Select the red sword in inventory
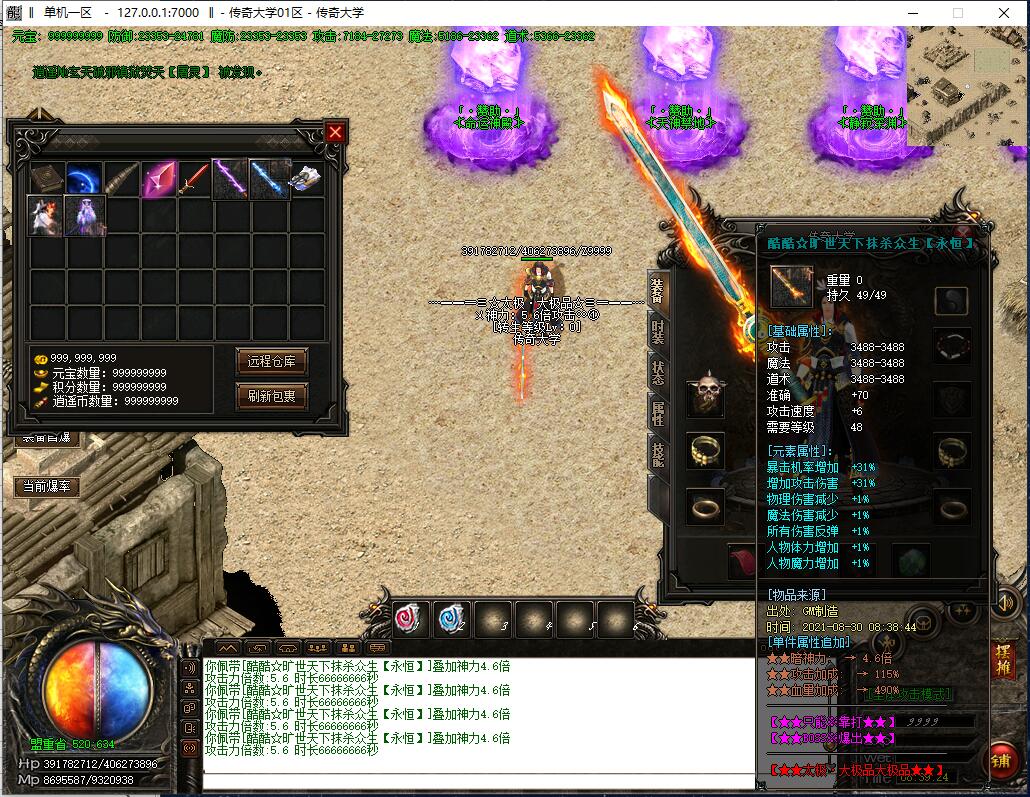1030x797 pixels. [194, 180]
